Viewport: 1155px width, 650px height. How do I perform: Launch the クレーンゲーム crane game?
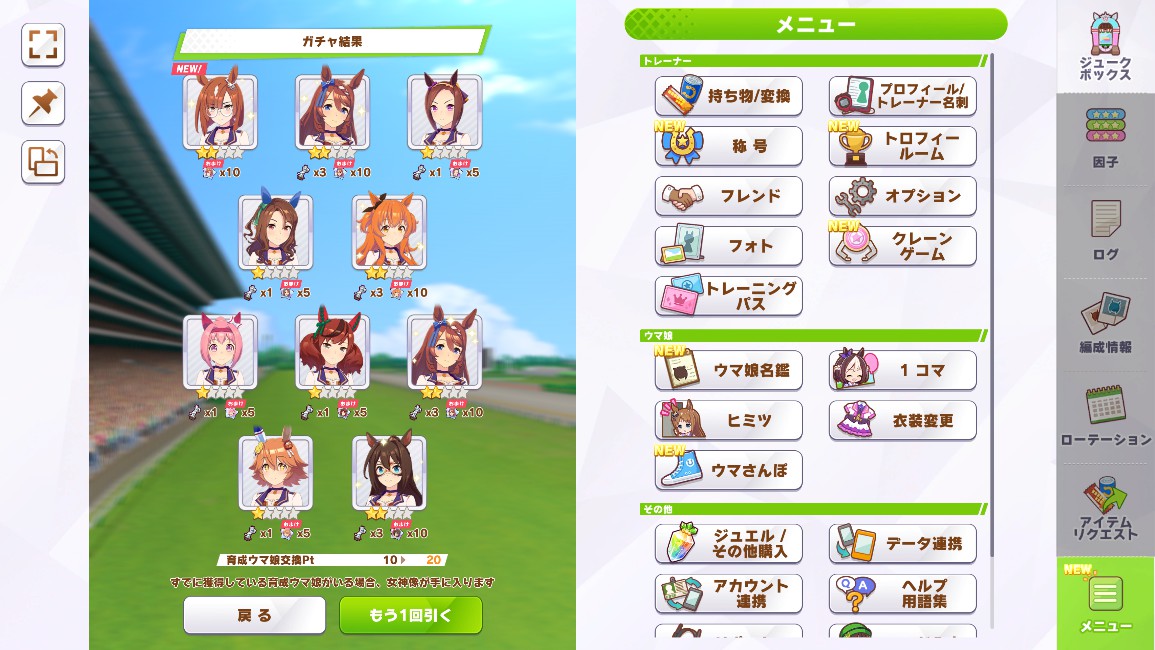pyautogui.click(x=903, y=246)
